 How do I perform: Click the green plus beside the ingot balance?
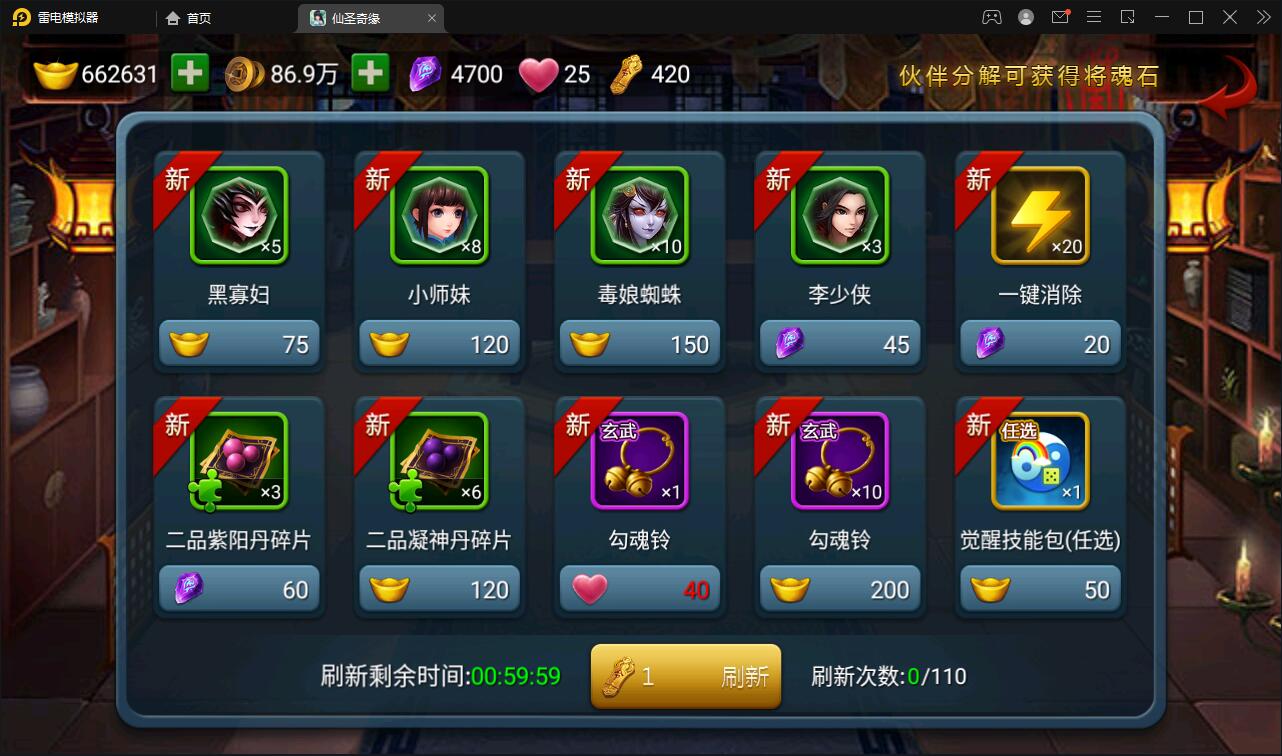point(190,73)
